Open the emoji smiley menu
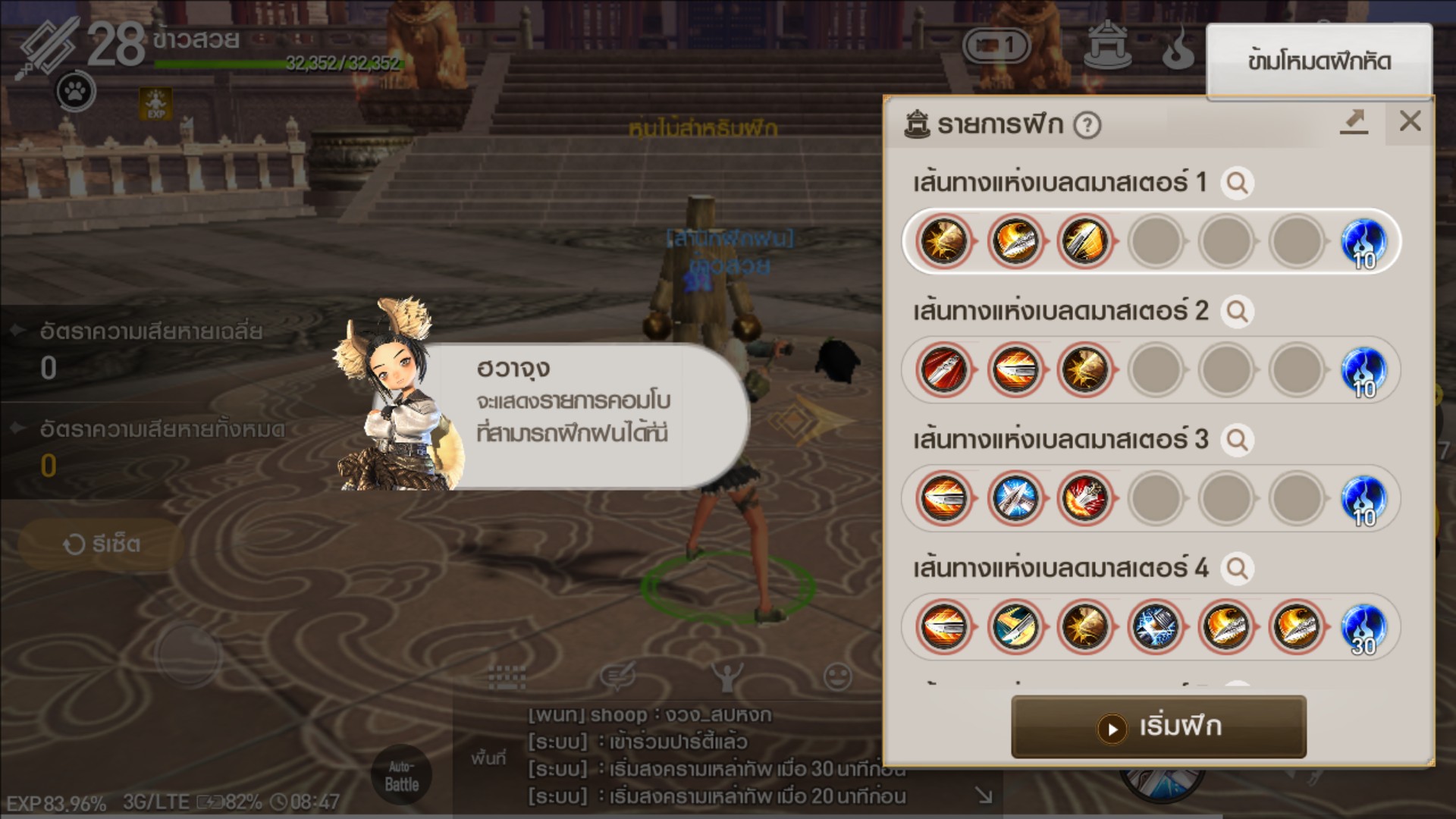1456x819 pixels. [837, 676]
